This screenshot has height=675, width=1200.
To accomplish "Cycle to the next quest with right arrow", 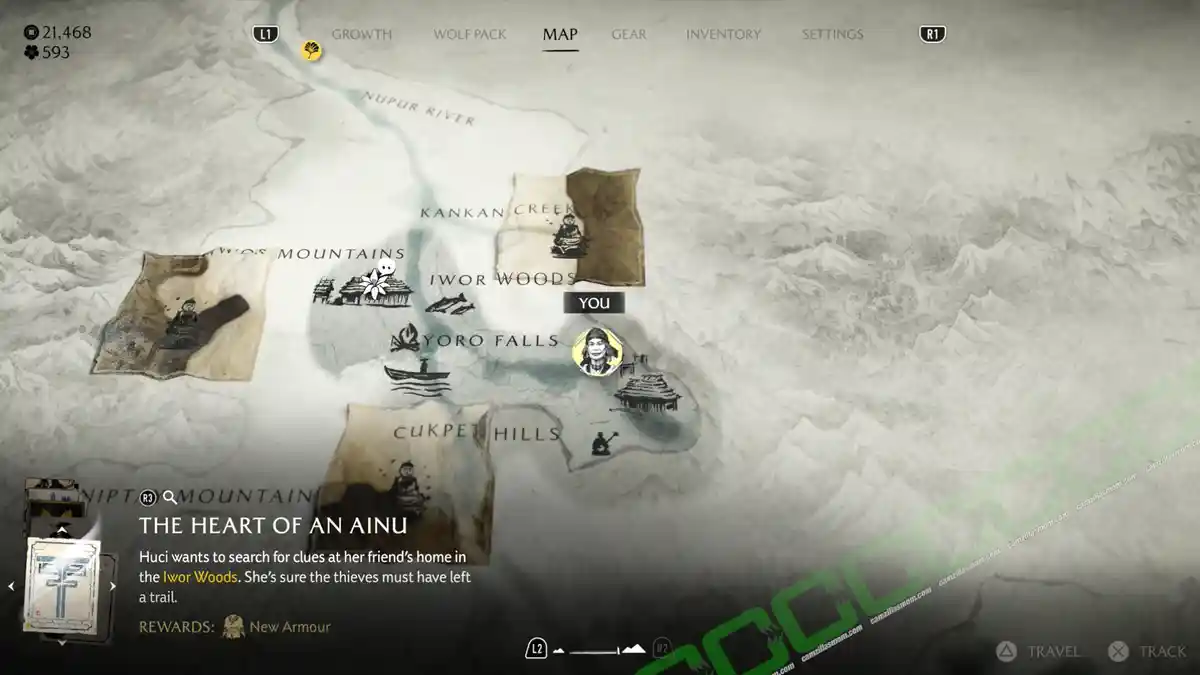I will (113, 587).
